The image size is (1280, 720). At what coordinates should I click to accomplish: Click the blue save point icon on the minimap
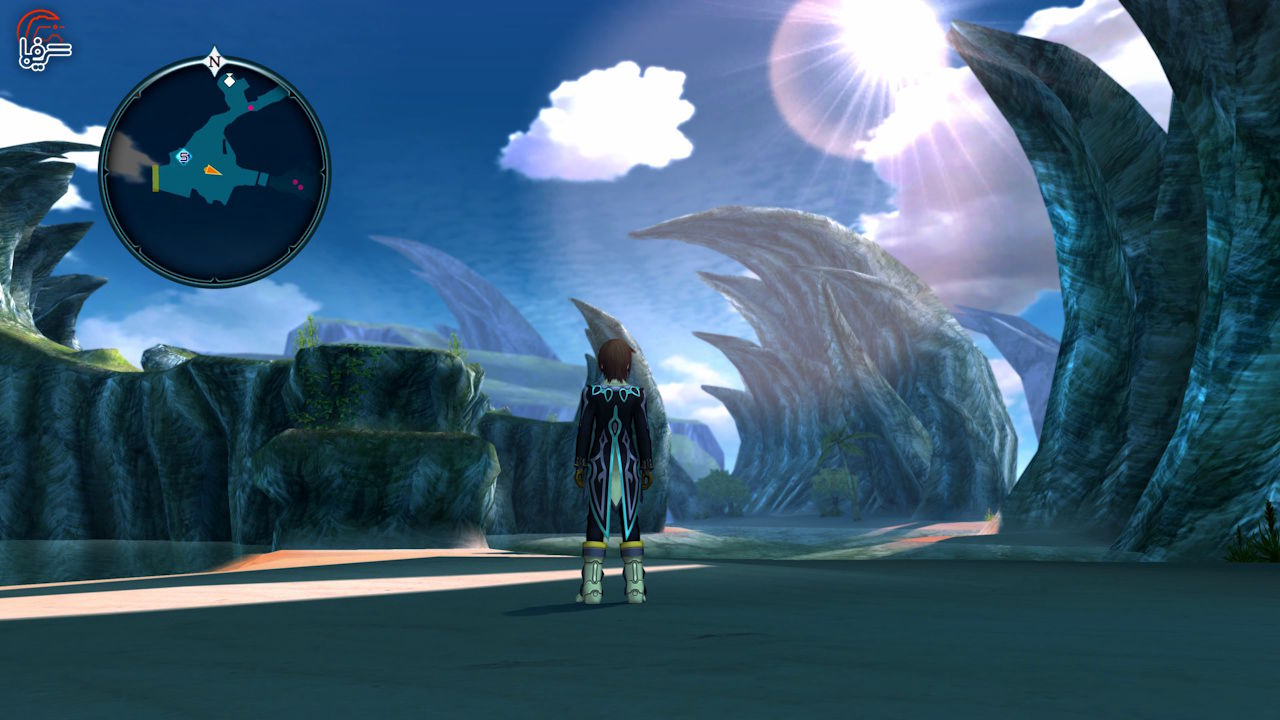[x=183, y=157]
